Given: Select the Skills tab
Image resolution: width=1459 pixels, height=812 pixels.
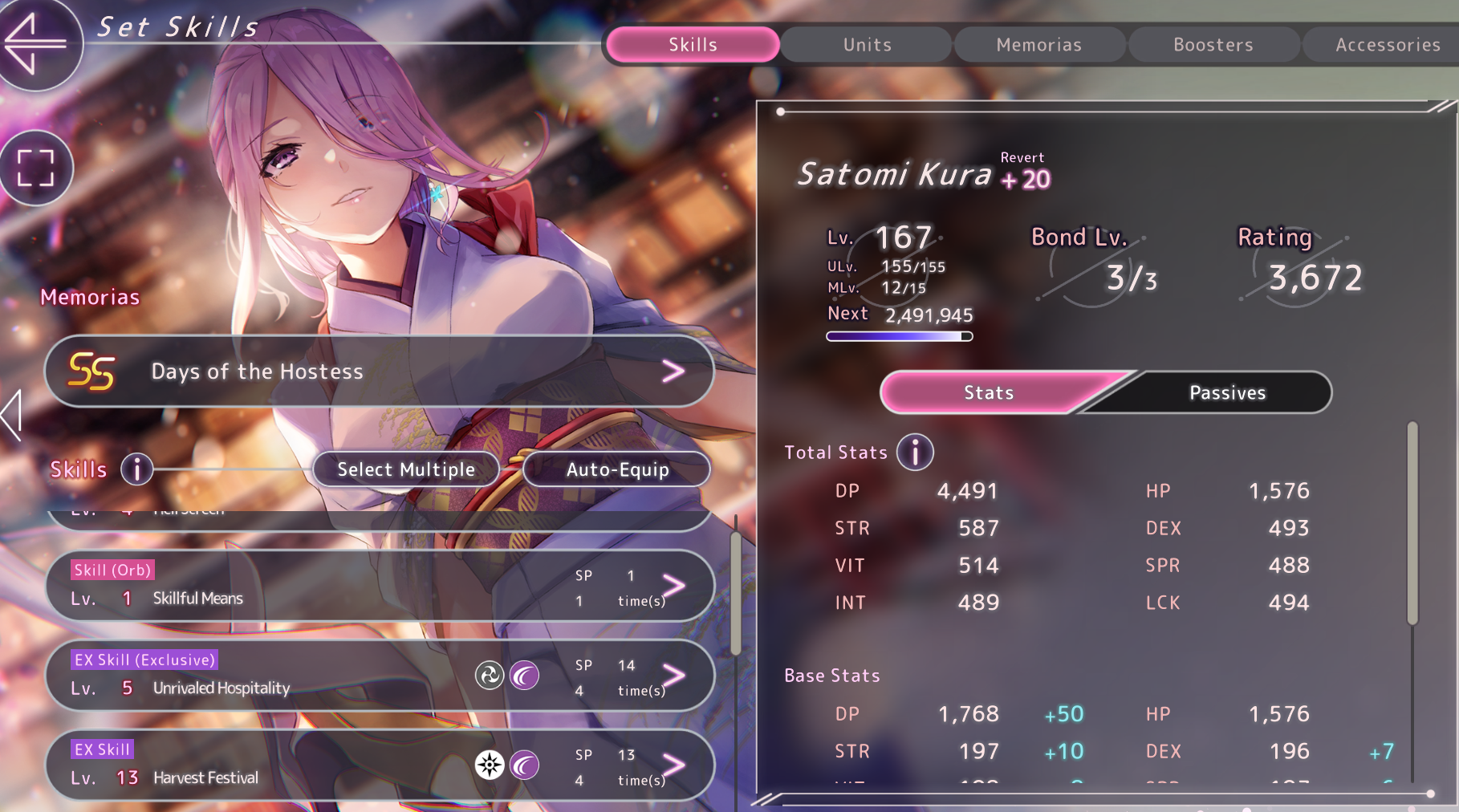Looking at the screenshot, I should pyautogui.click(x=693, y=45).
